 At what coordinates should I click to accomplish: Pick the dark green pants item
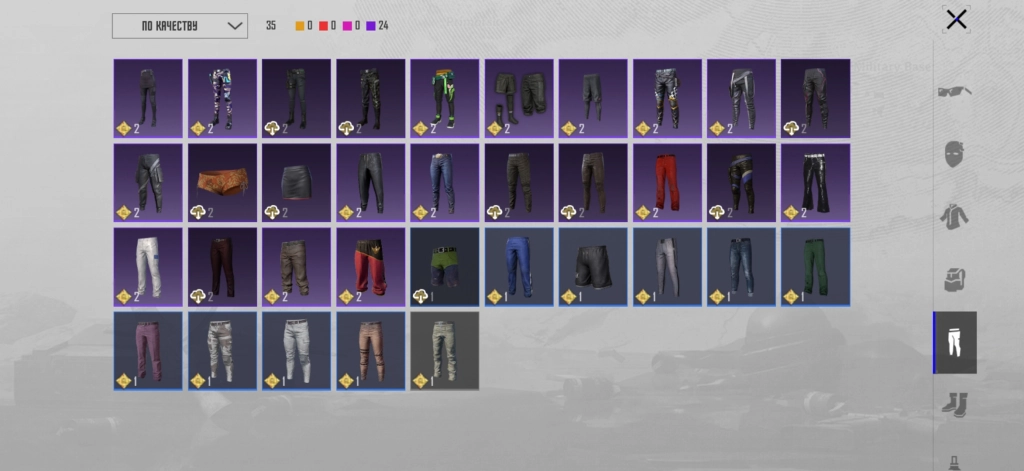point(814,266)
